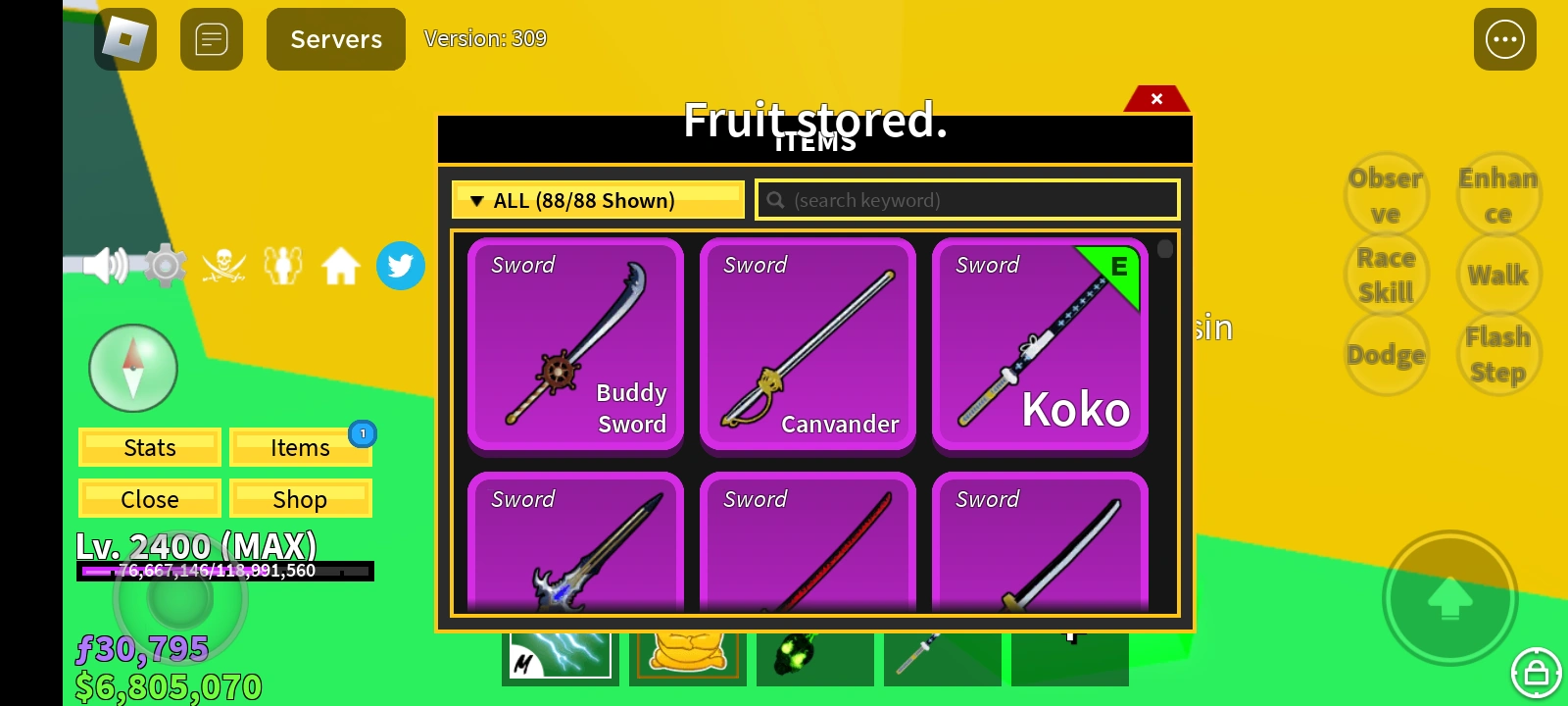Open the Shop
This screenshot has height=706, width=1568.
tap(300, 498)
